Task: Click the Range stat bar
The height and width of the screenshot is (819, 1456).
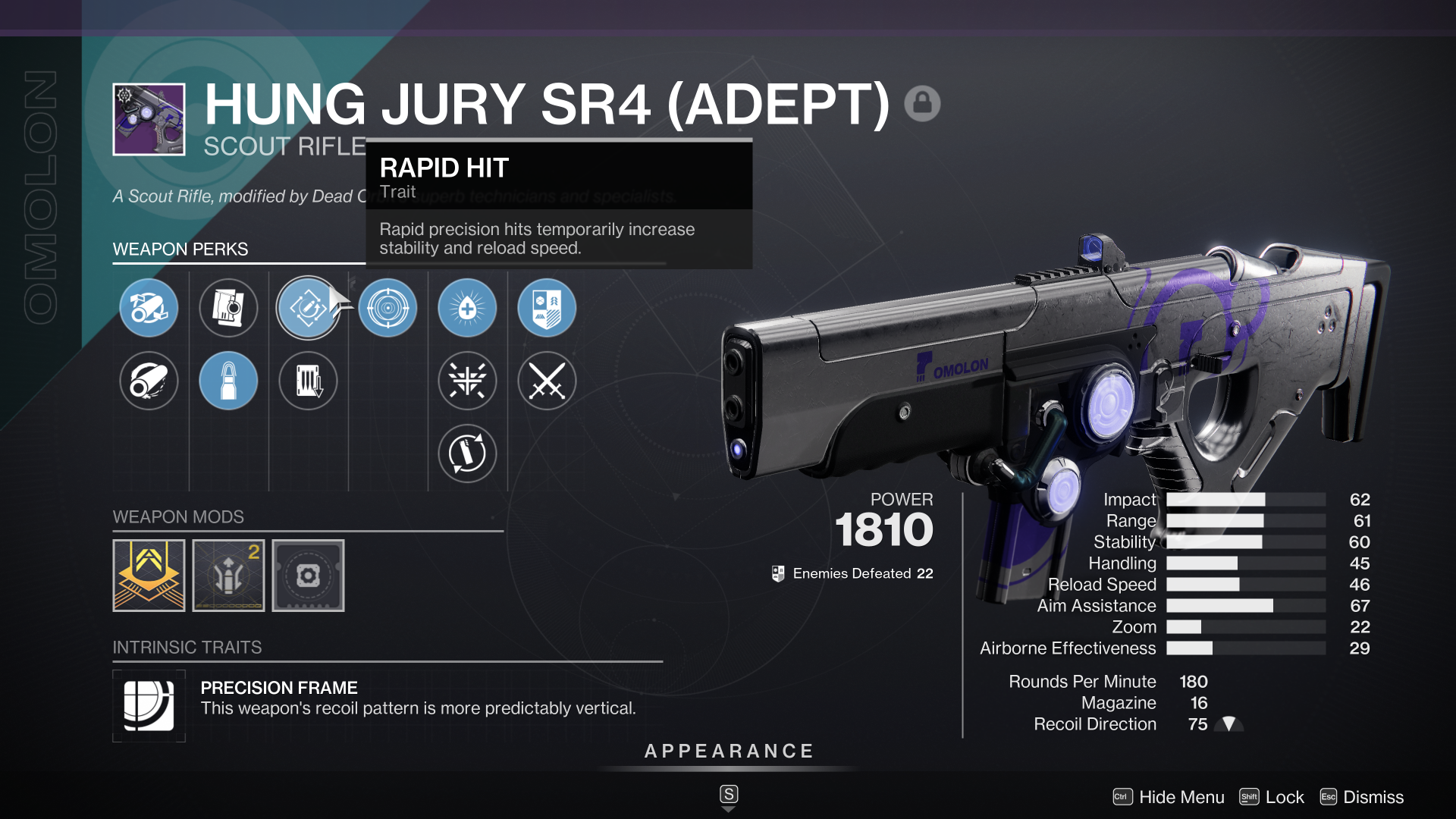Action: (x=1244, y=521)
